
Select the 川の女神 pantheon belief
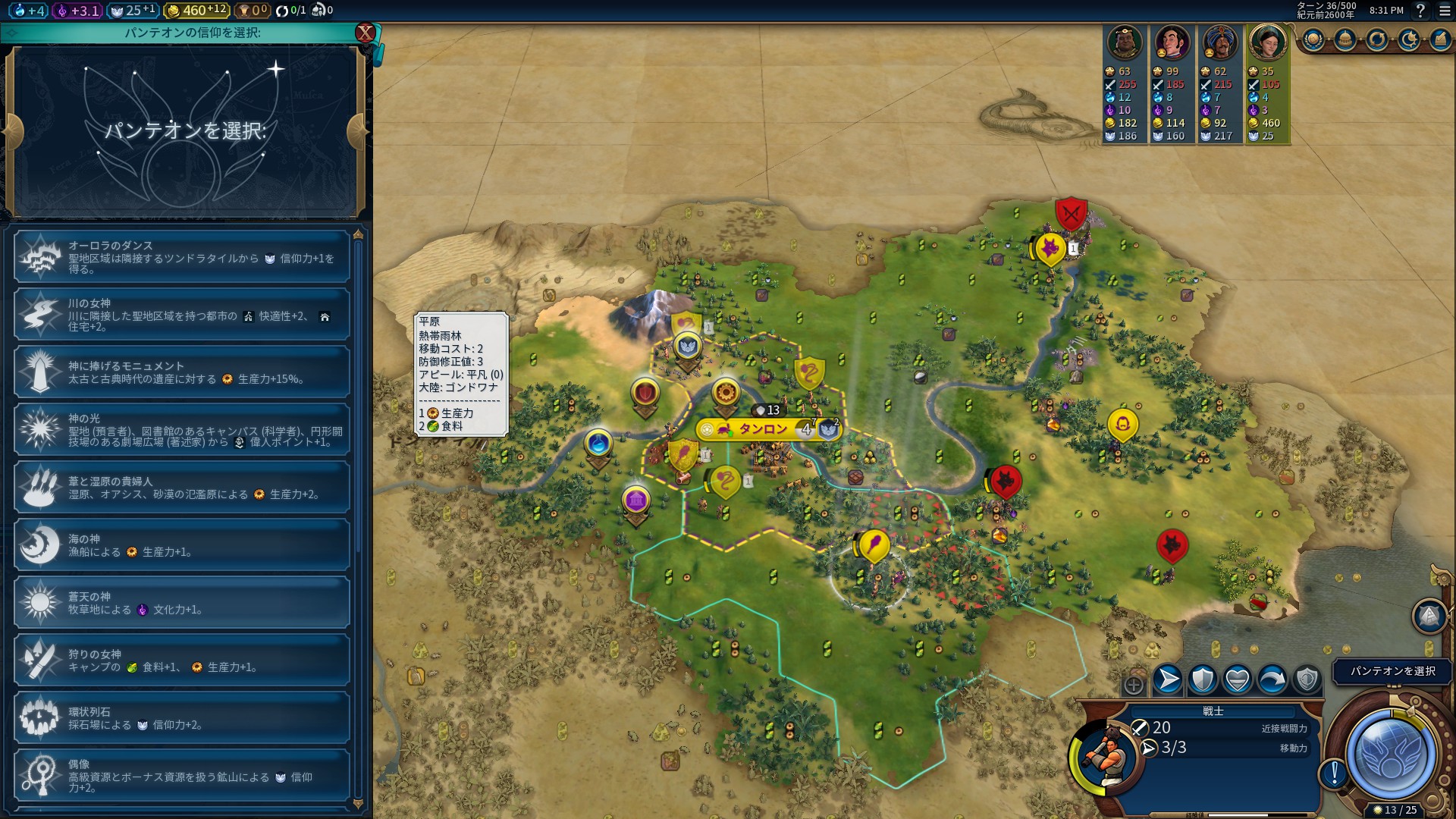click(182, 315)
